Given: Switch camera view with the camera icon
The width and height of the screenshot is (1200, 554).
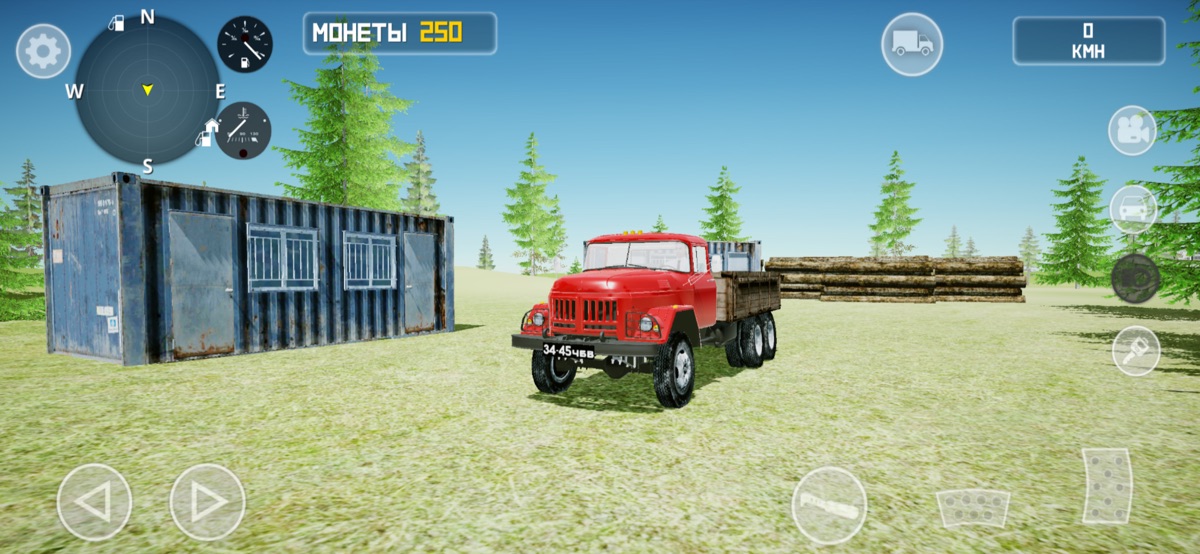Looking at the screenshot, I should [x=1132, y=130].
